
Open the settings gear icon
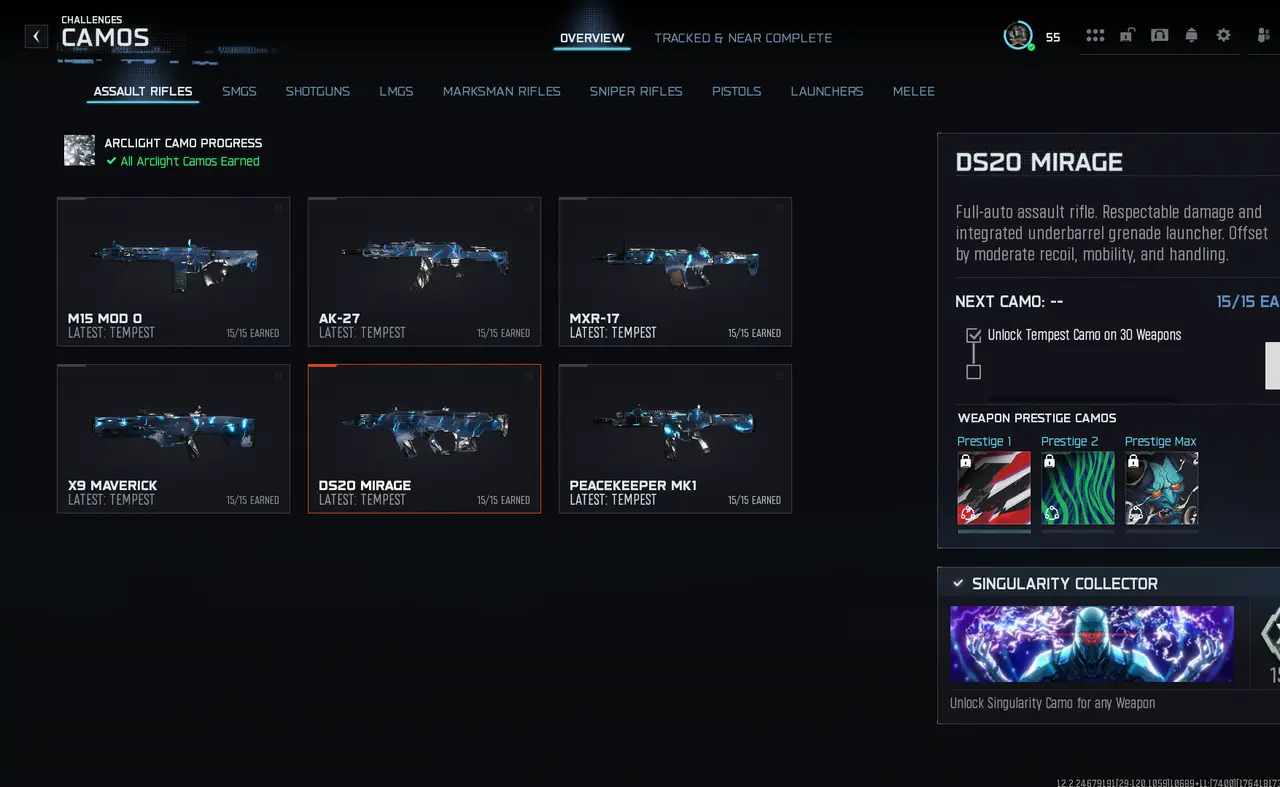pyautogui.click(x=1223, y=35)
